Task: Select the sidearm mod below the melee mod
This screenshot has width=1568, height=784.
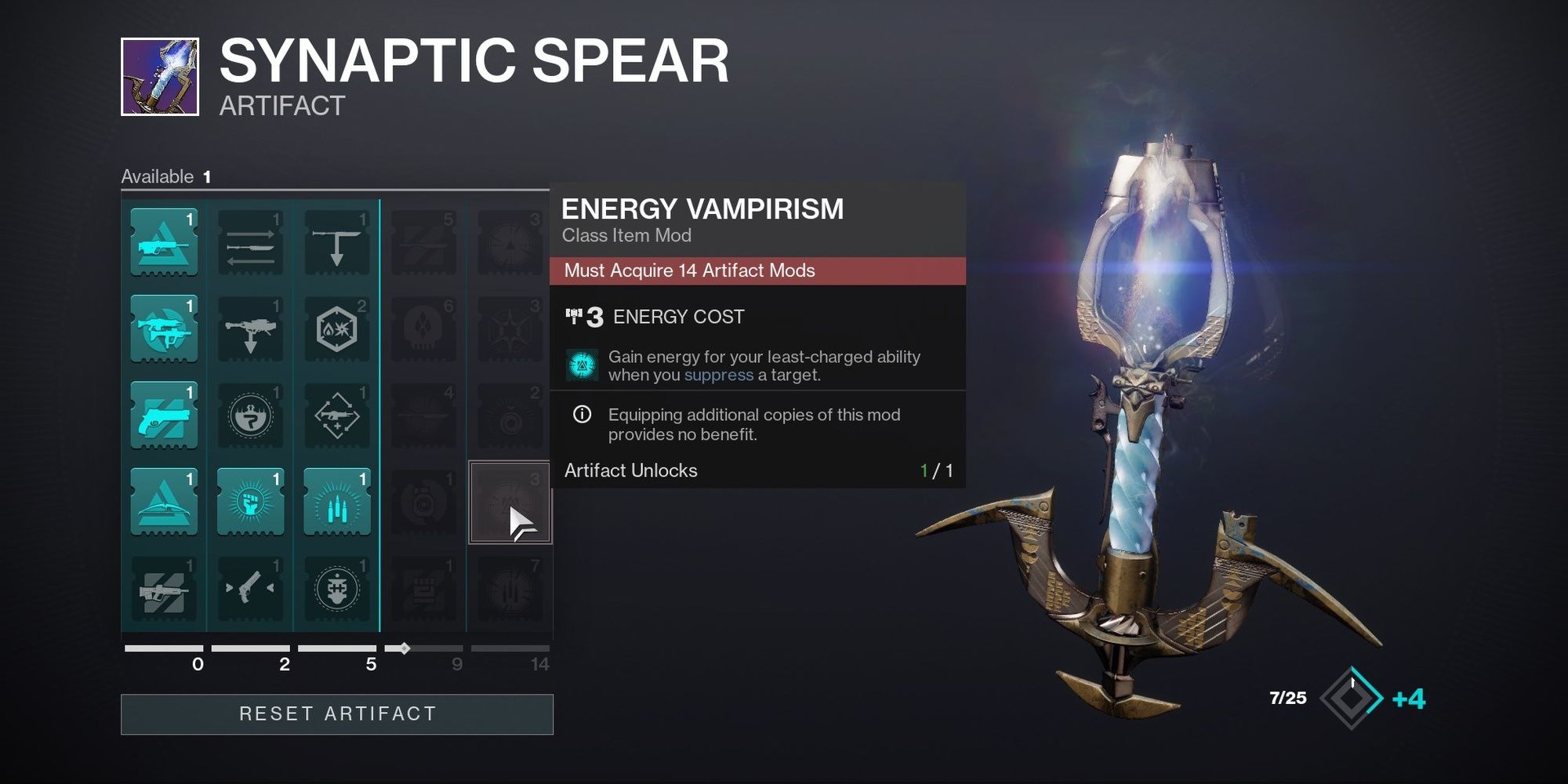Action: click(x=249, y=588)
